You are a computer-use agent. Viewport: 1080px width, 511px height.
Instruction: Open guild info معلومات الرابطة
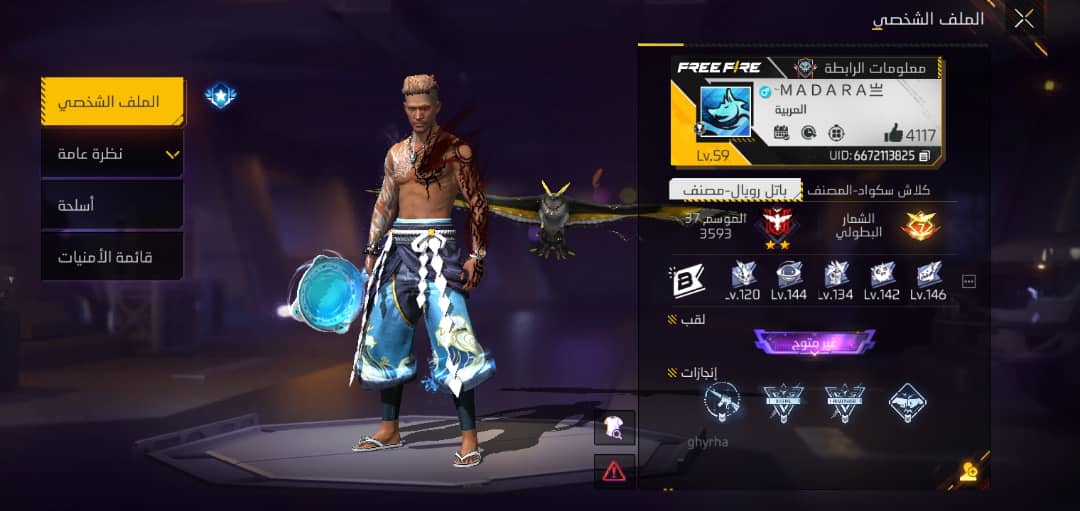click(862, 68)
